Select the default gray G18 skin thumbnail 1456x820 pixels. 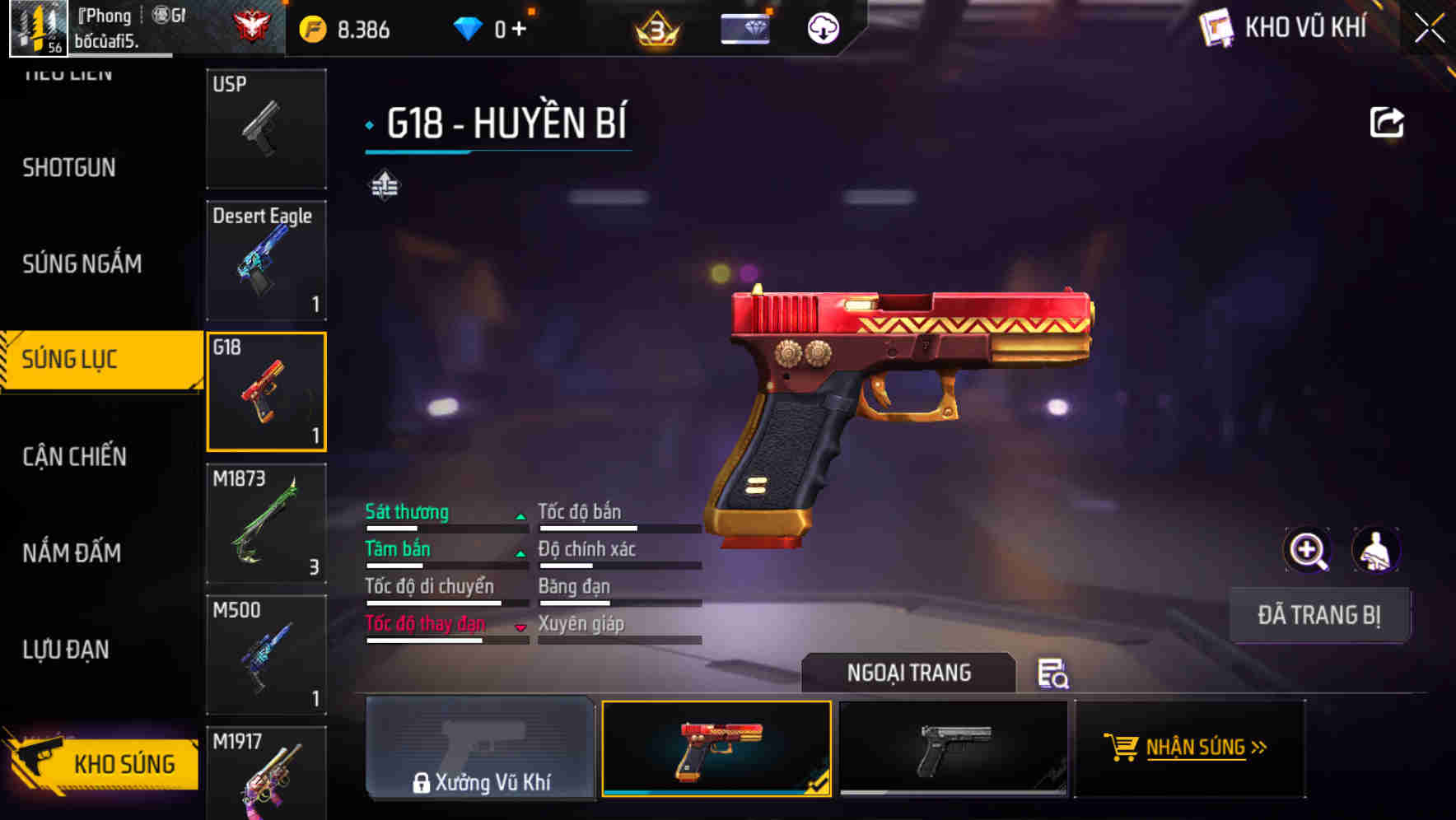(x=955, y=749)
